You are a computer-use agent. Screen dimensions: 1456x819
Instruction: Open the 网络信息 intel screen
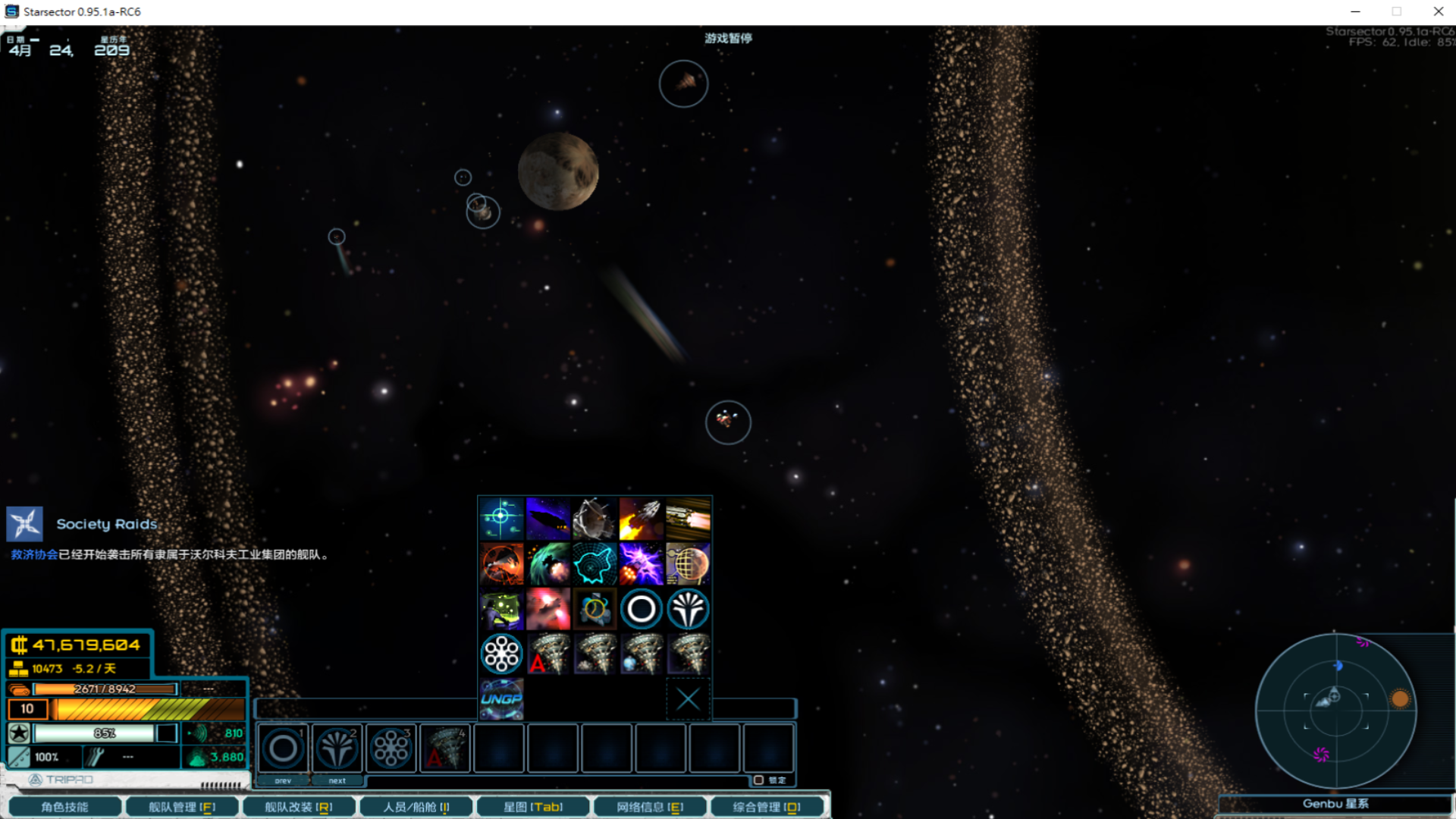click(650, 807)
